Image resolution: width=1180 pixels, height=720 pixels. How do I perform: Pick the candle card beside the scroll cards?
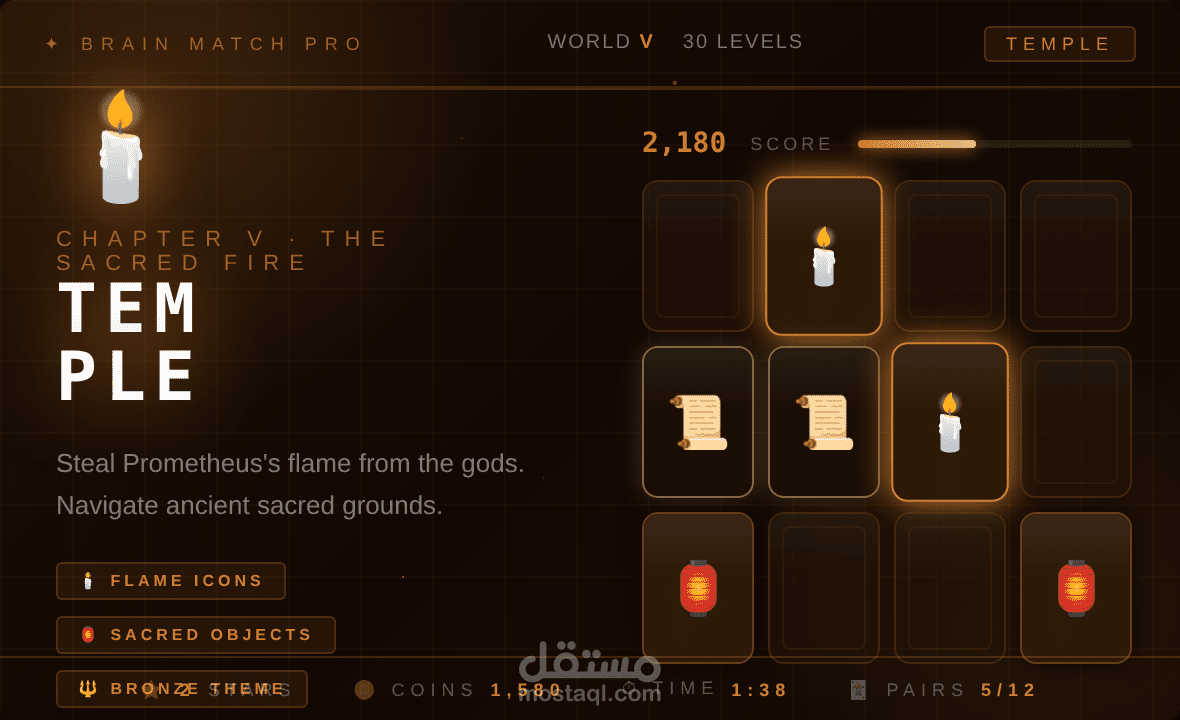point(949,422)
